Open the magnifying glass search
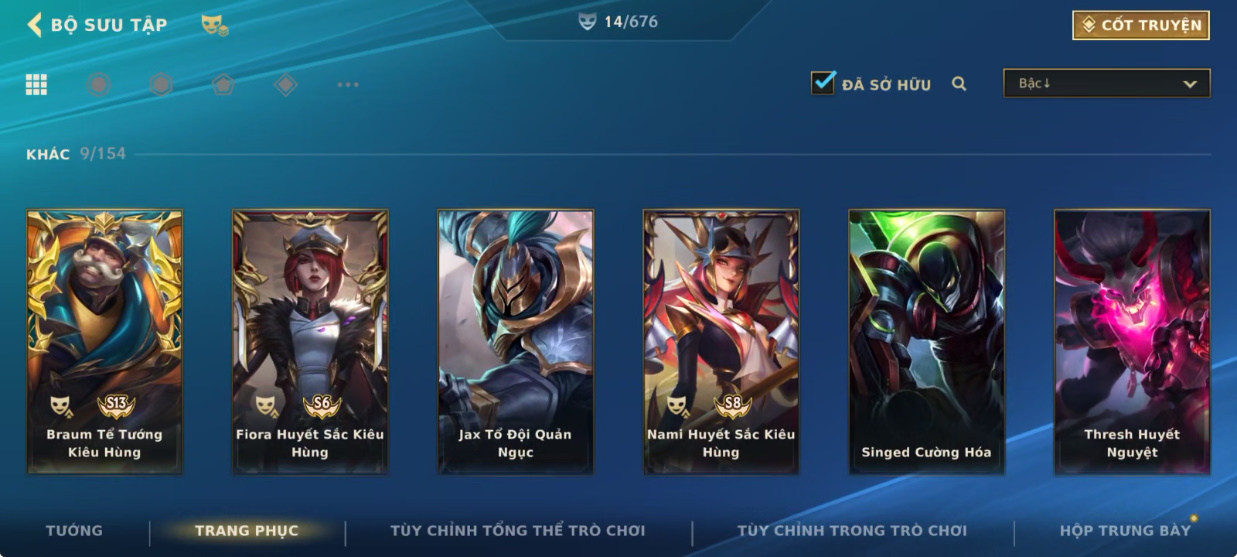The width and height of the screenshot is (1237, 557). click(959, 84)
